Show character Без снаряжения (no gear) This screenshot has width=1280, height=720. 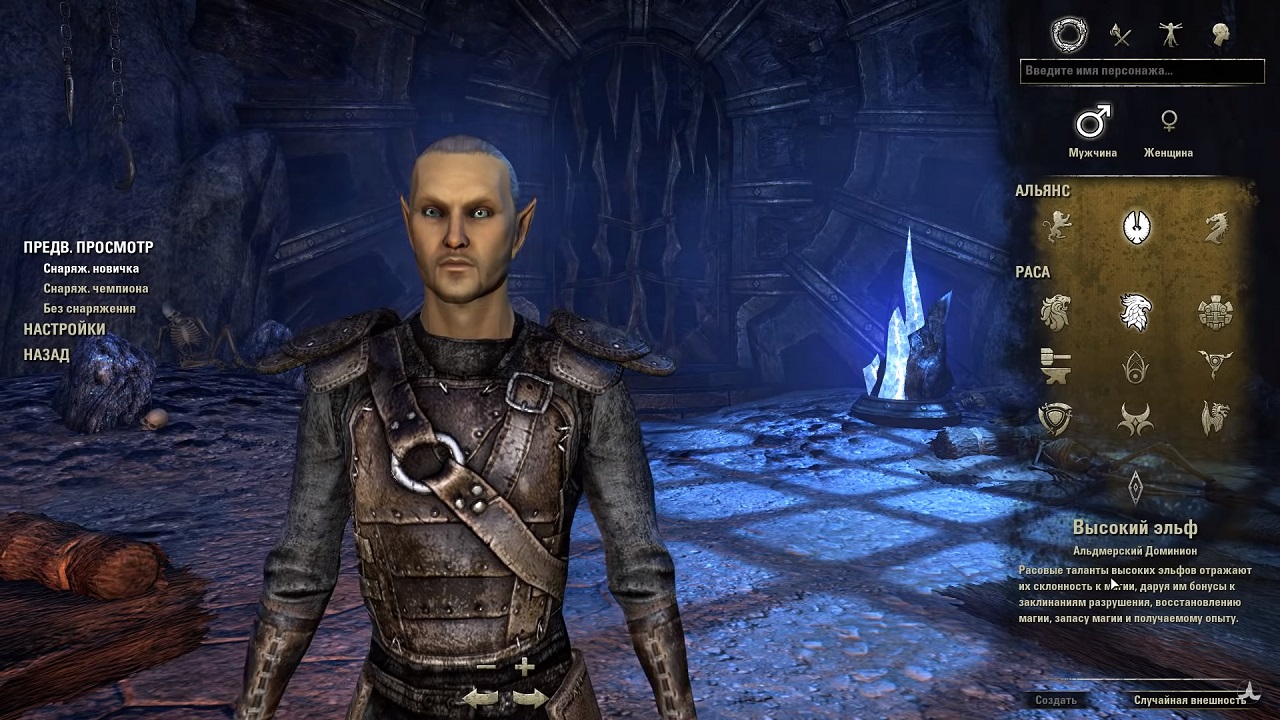(x=89, y=309)
